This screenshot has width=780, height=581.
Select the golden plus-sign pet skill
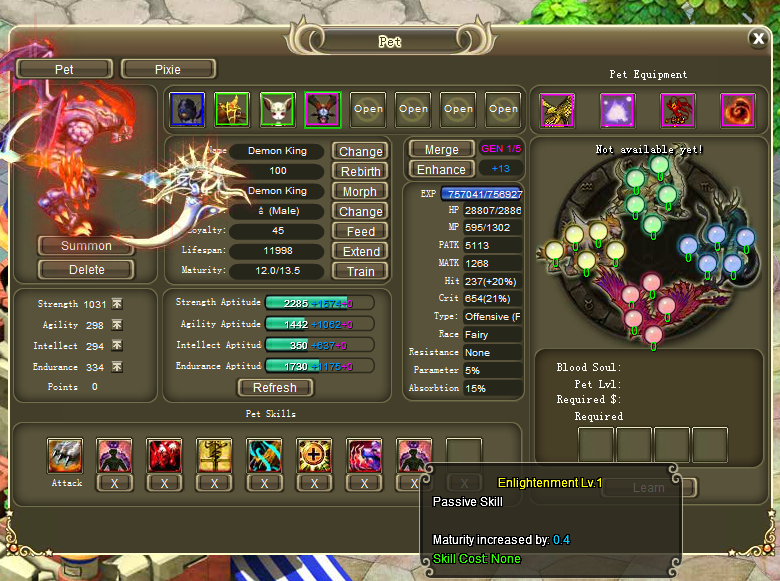tap(314, 455)
